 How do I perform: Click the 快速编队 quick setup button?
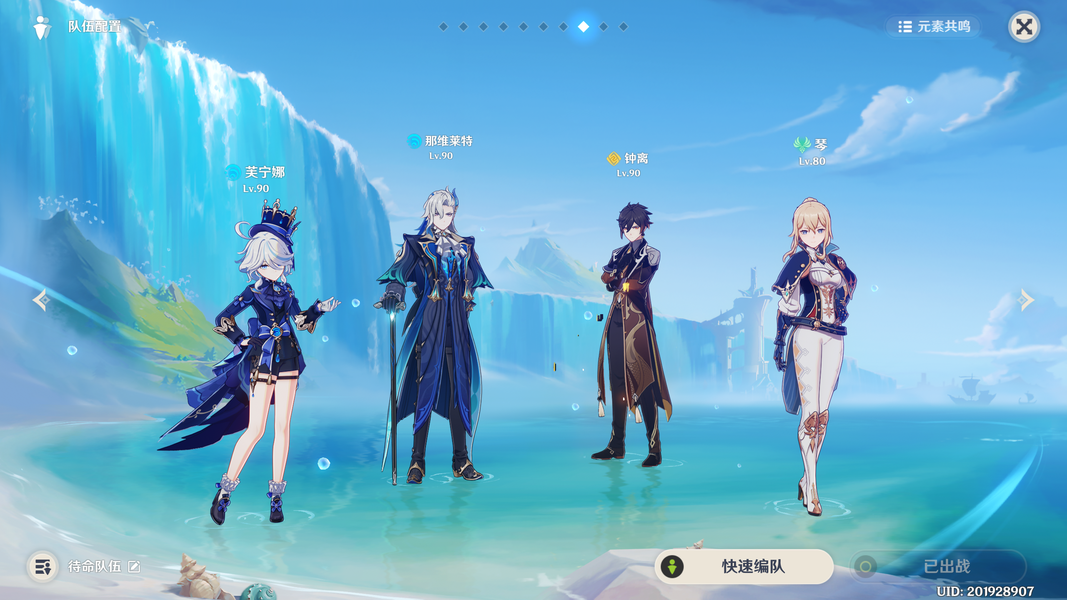click(x=744, y=566)
